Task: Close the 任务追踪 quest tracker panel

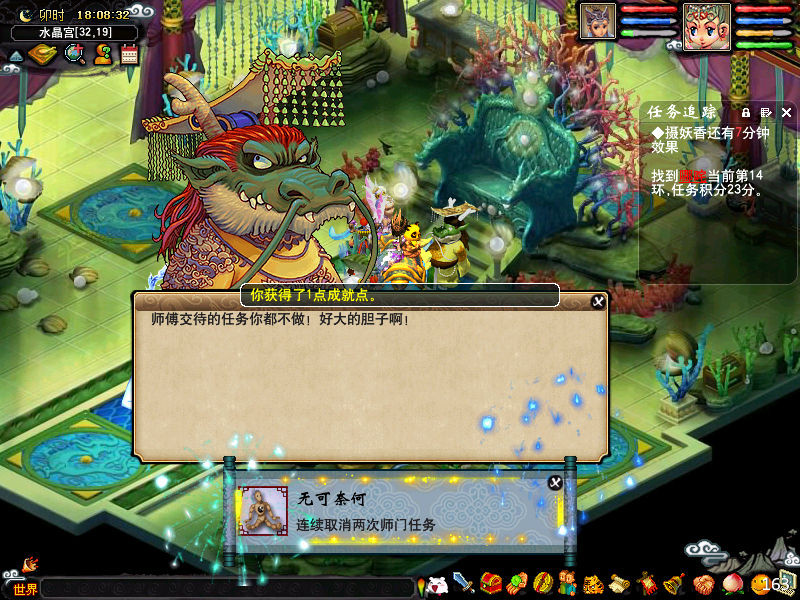Action: pos(786,112)
